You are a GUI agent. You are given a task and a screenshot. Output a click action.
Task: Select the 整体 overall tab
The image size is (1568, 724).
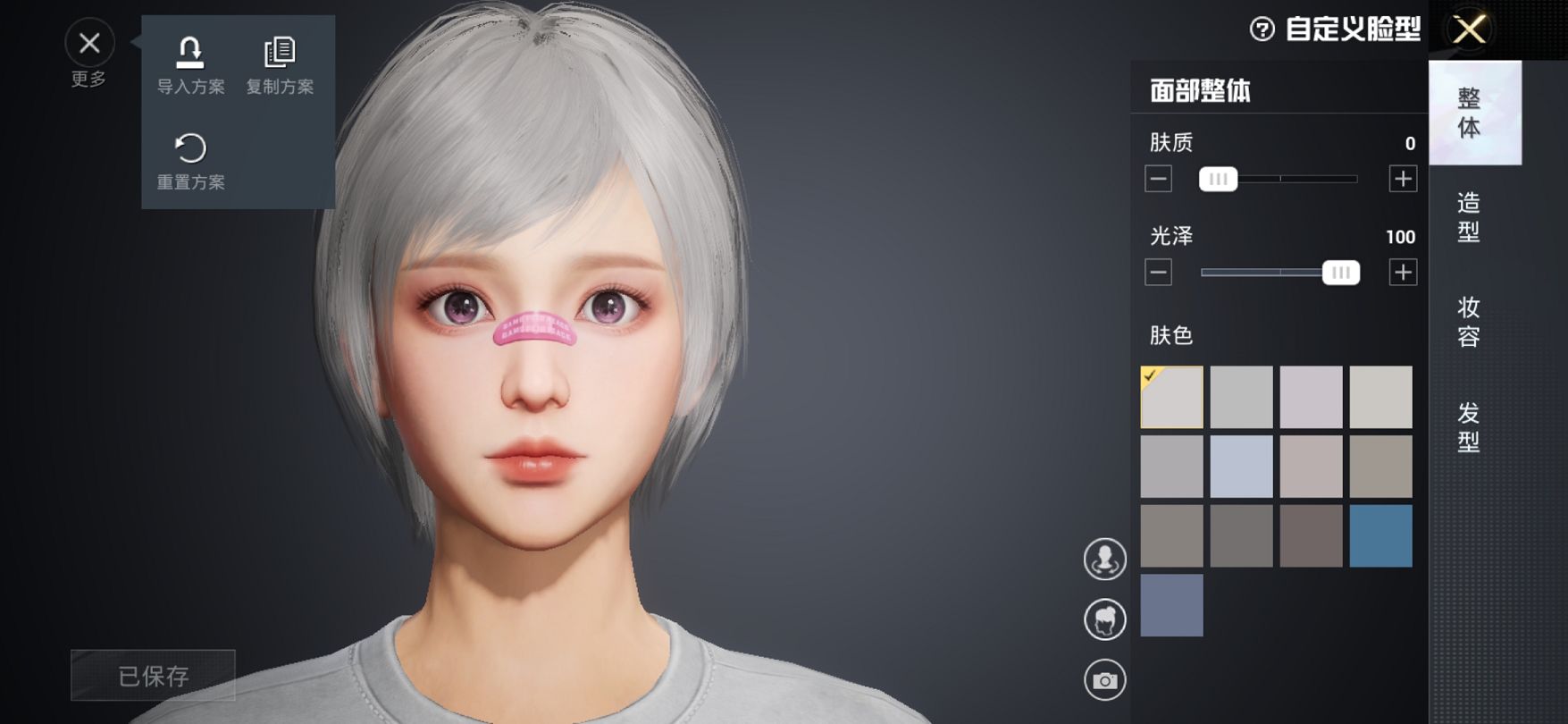[1469, 113]
